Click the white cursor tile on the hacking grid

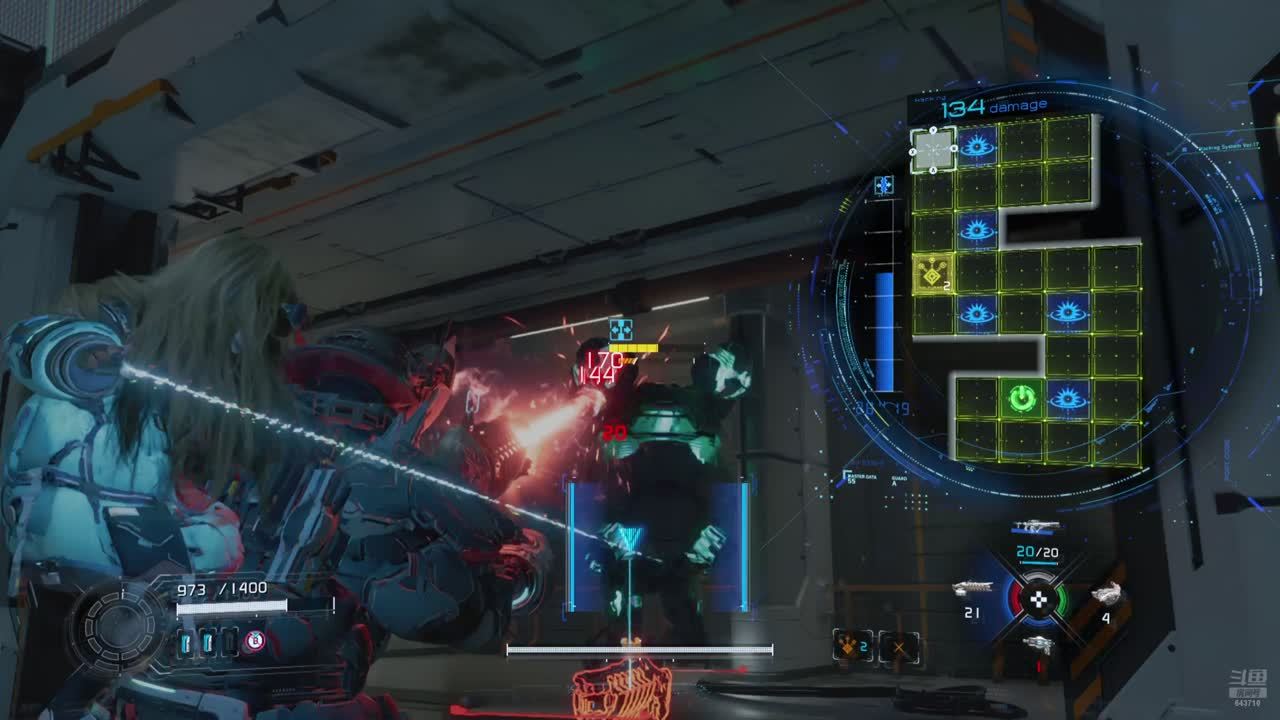[933, 150]
